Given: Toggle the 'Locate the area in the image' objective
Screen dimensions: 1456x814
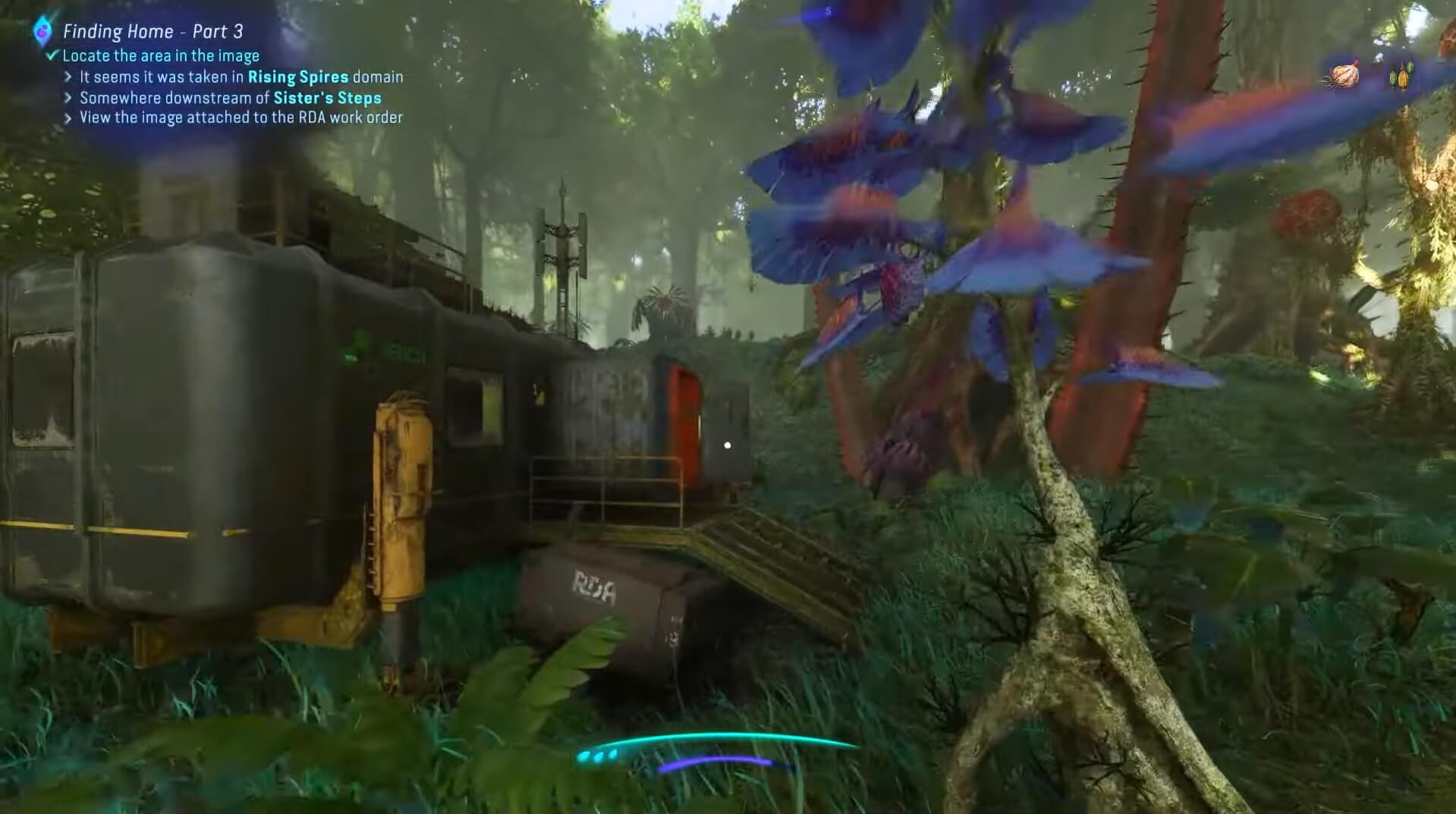Looking at the screenshot, I should pos(161,55).
